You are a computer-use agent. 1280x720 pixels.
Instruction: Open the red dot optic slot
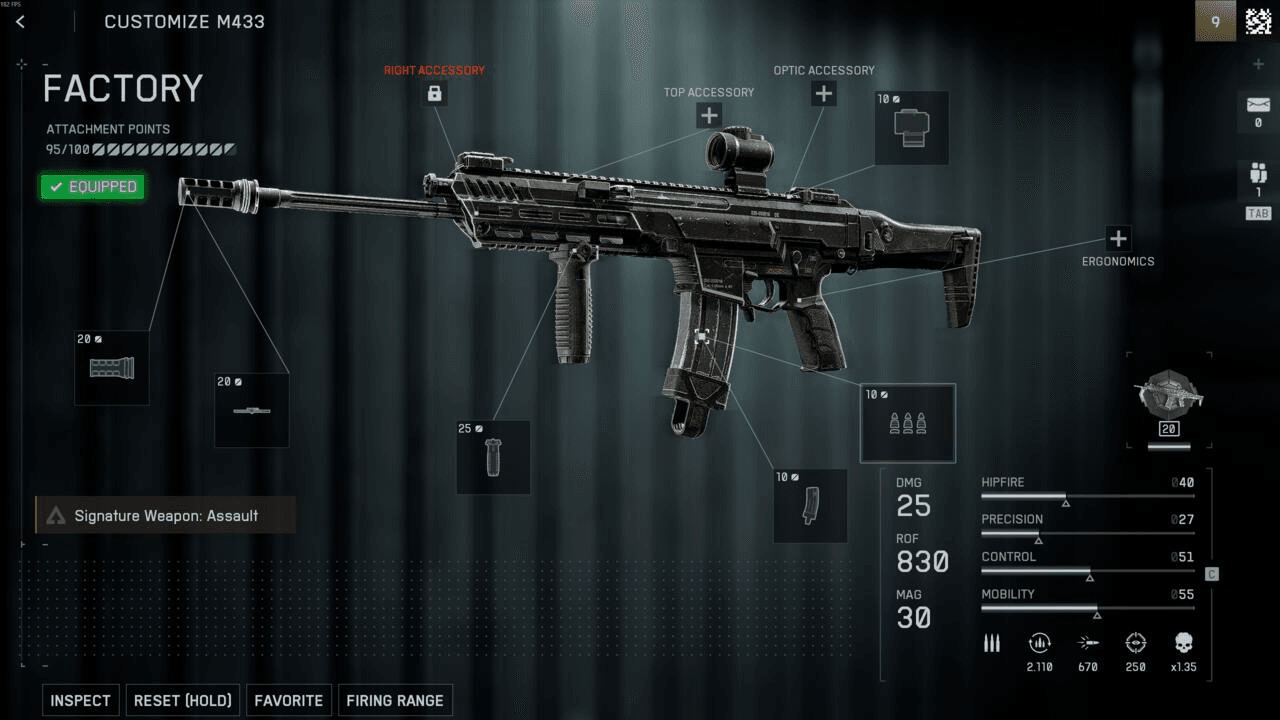(x=911, y=128)
